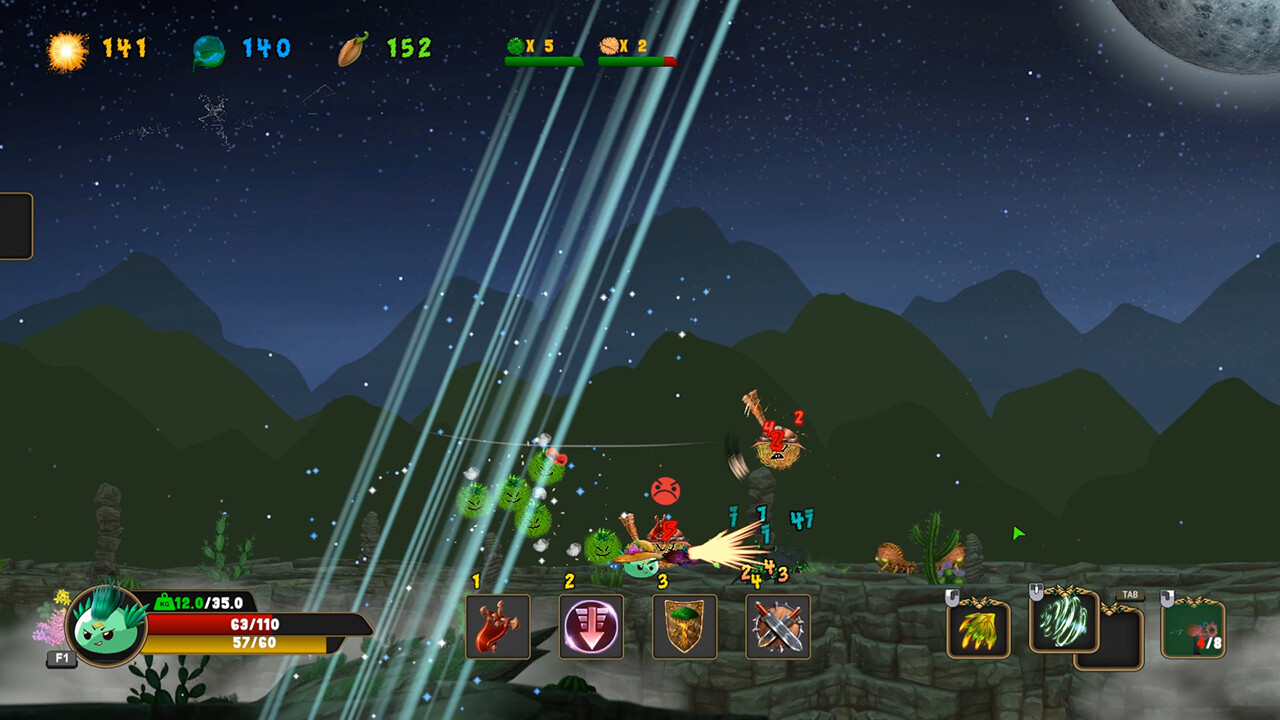
Task: Activate the red flag ability in slot 1
Action: 498,627
